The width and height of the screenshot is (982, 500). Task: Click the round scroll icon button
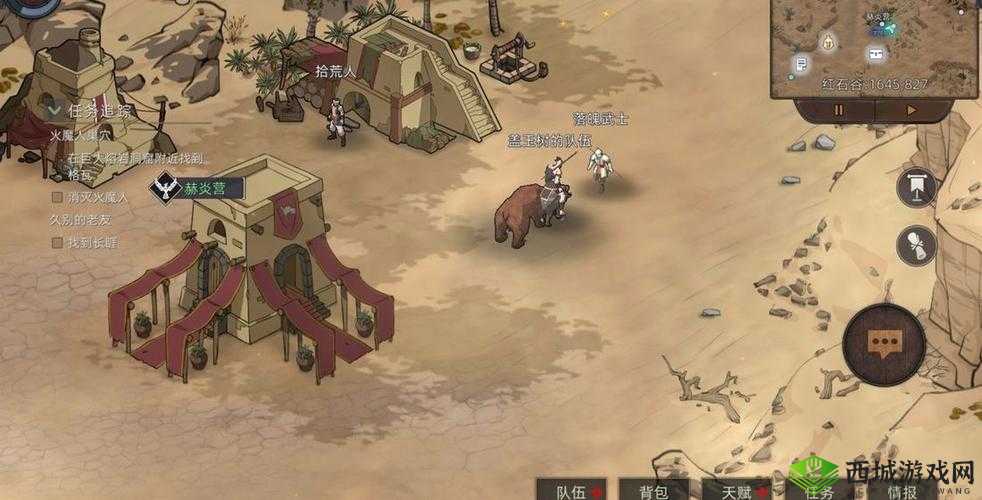pos(916,246)
